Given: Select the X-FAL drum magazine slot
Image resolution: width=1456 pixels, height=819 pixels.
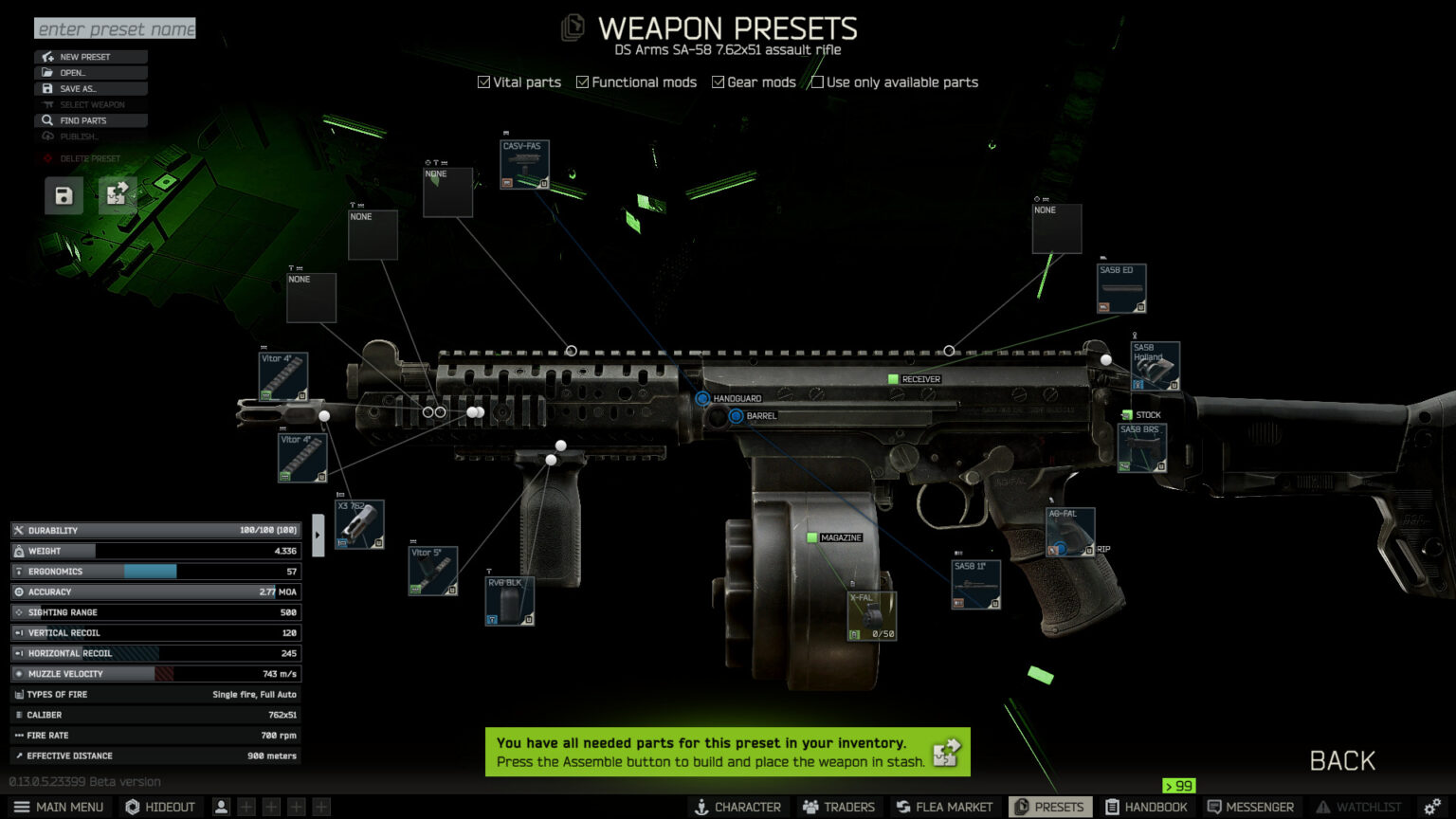Looking at the screenshot, I should 871,616.
